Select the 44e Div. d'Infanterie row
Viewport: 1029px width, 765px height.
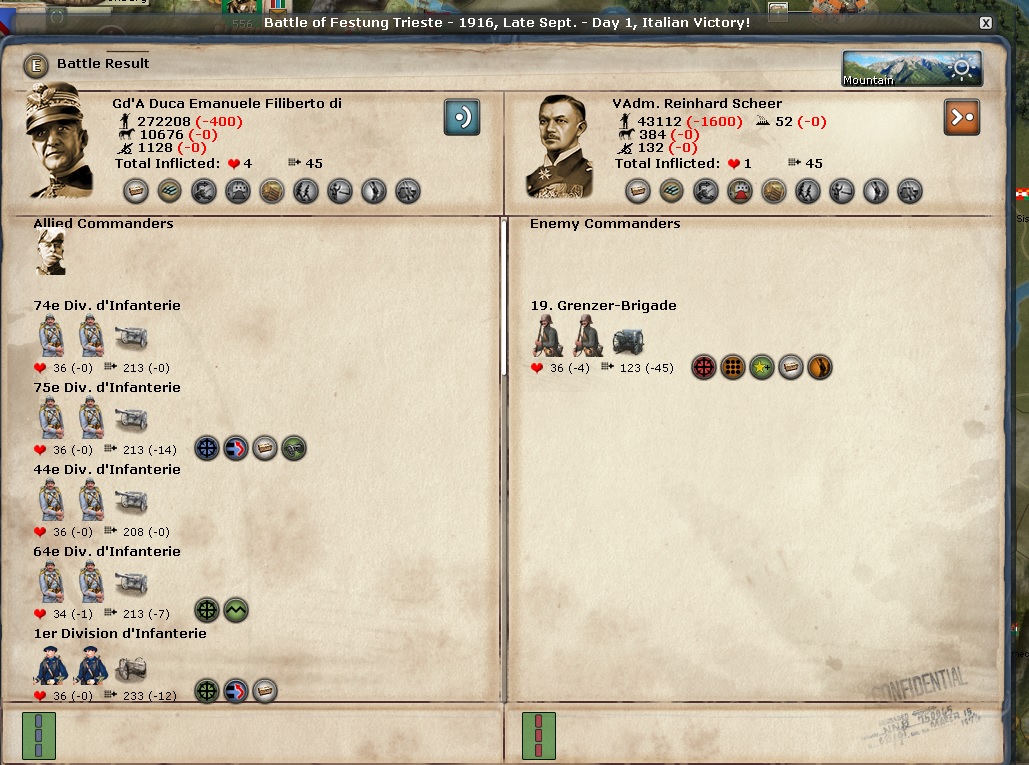coord(107,470)
